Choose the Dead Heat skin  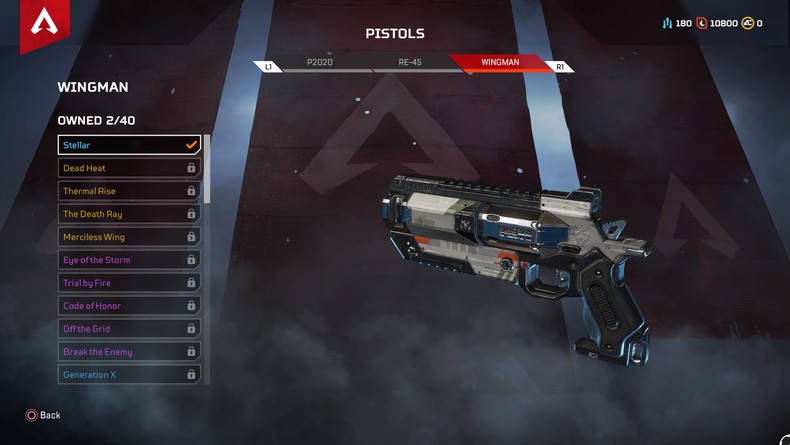(129, 168)
